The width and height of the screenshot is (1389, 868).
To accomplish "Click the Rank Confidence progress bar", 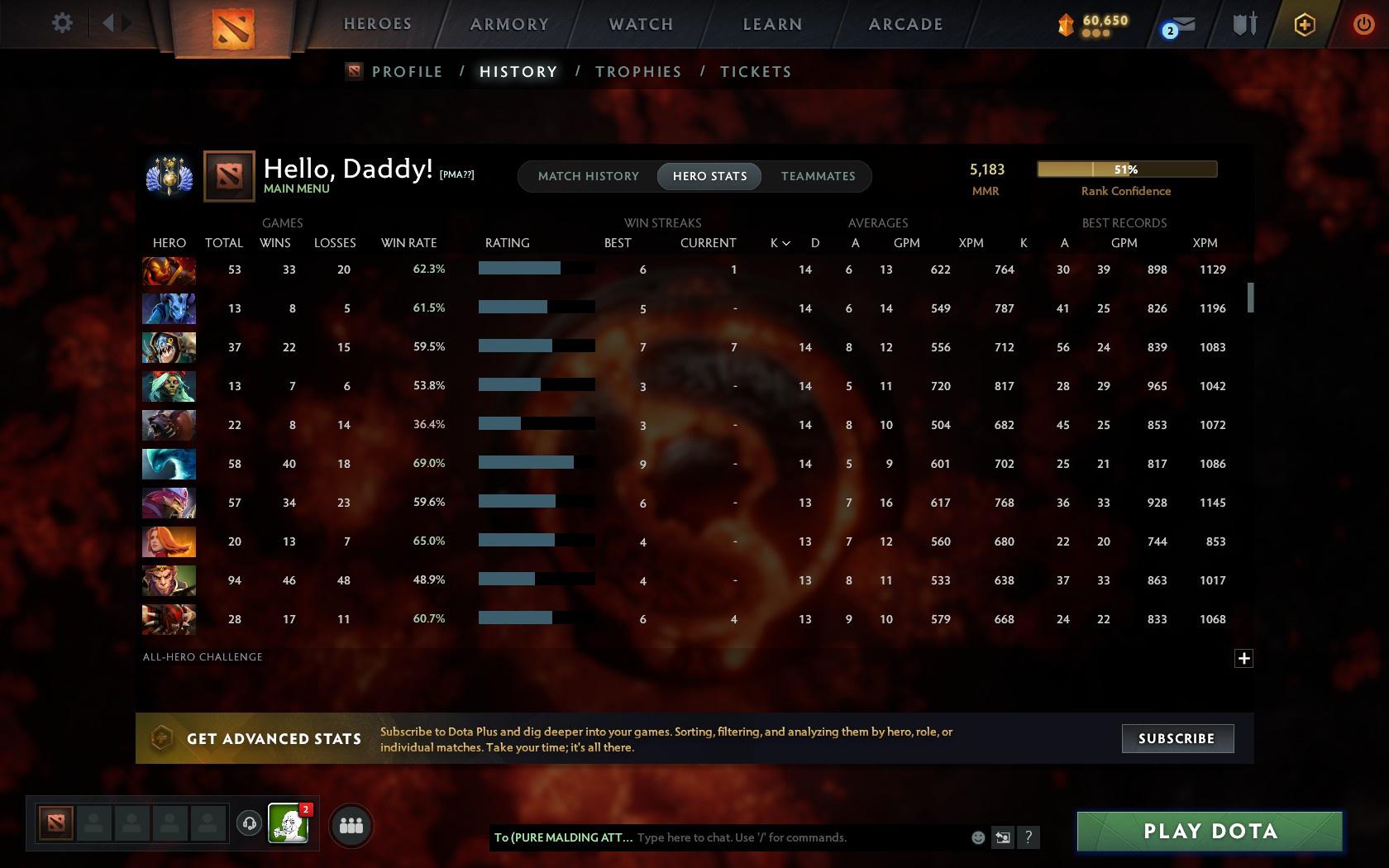I will coord(1126,169).
